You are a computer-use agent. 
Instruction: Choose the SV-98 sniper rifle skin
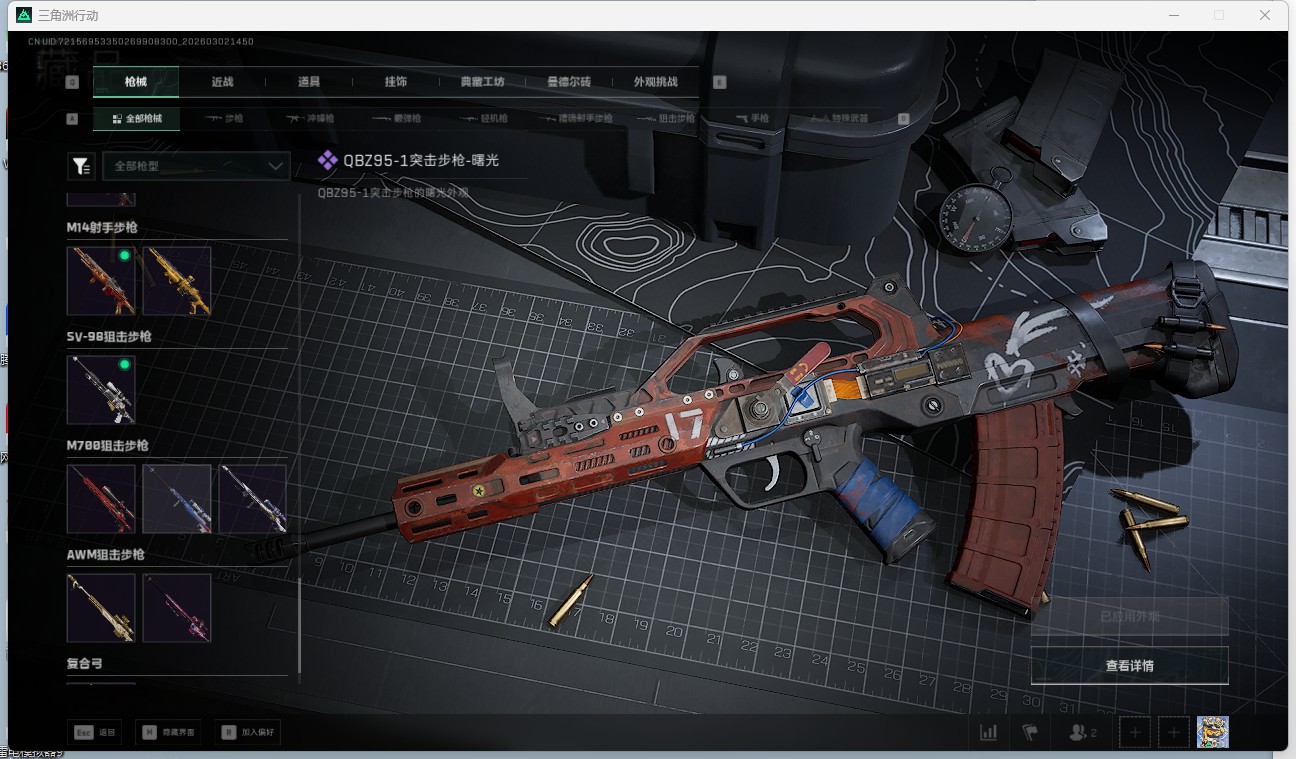(101, 390)
